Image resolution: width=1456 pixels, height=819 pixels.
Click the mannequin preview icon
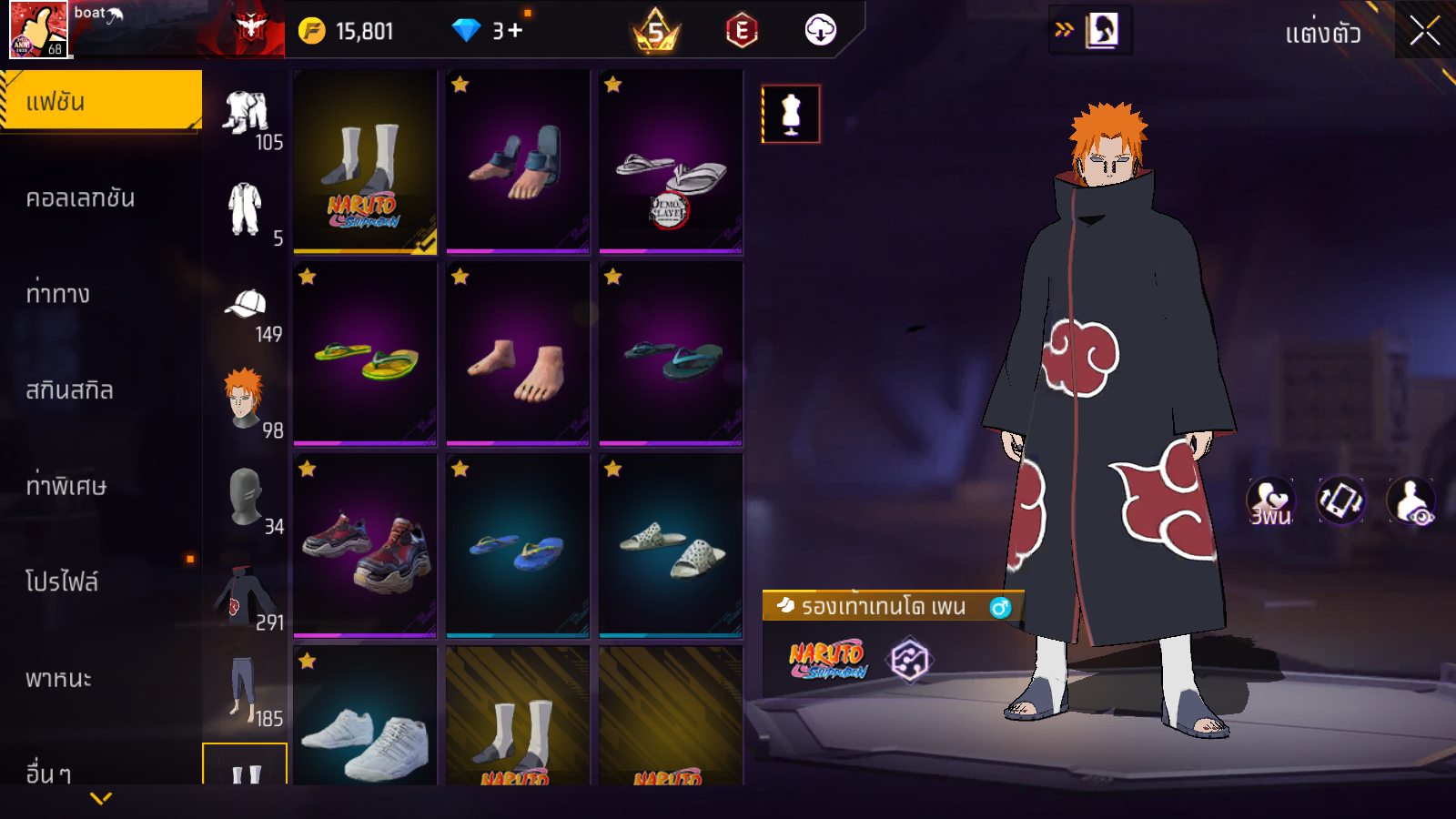coord(791,114)
